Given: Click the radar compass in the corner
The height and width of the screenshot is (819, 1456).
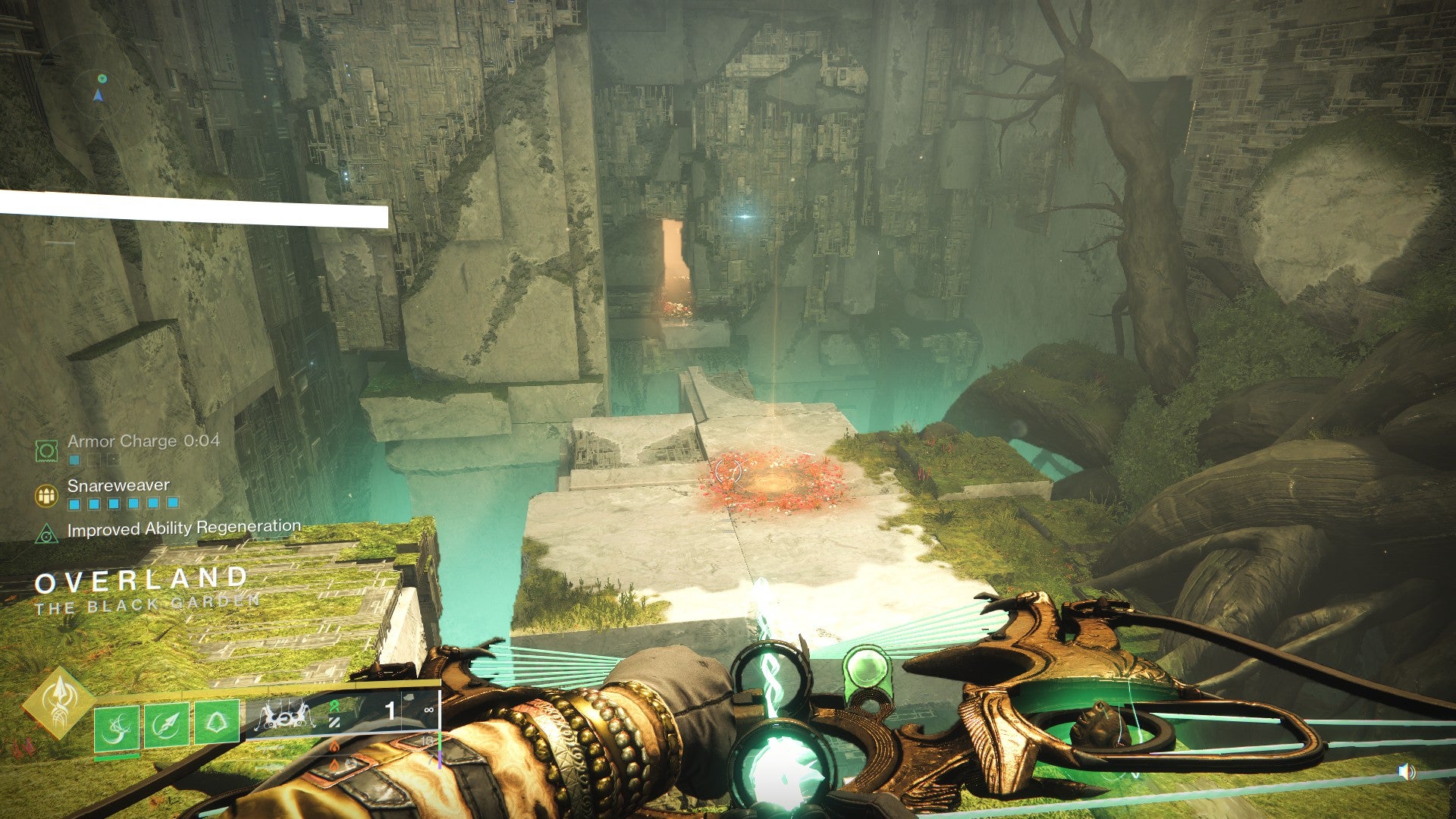Looking at the screenshot, I should pyautogui.click(x=99, y=89).
